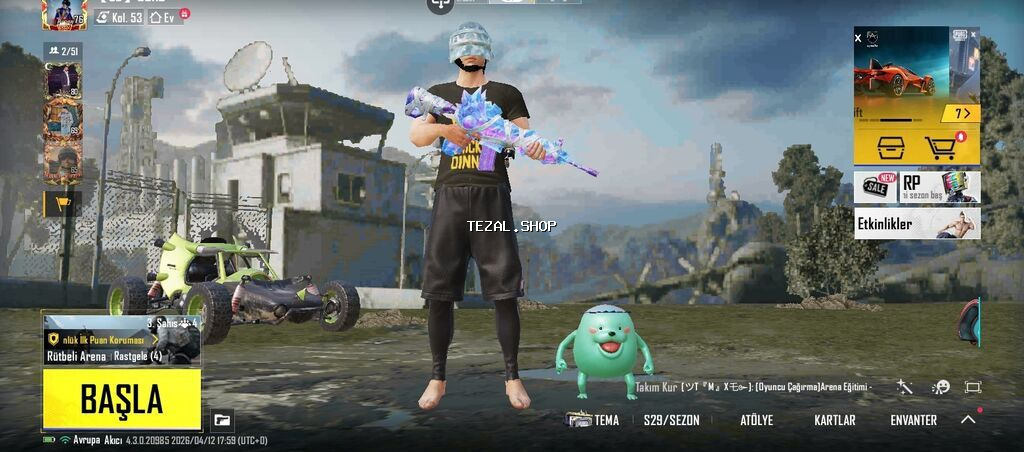Open the crate box icon
This screenshot has width=1024, height=452.
(889, 148)
